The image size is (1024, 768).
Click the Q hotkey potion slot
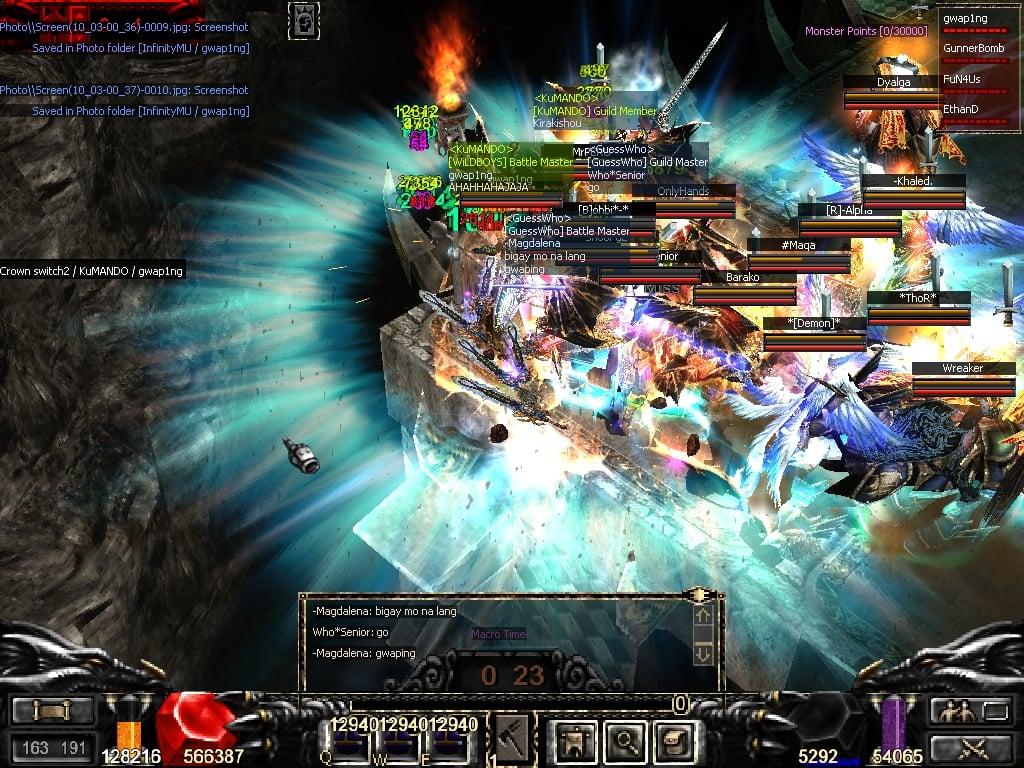pyautogui.click(x=349, y=743)
